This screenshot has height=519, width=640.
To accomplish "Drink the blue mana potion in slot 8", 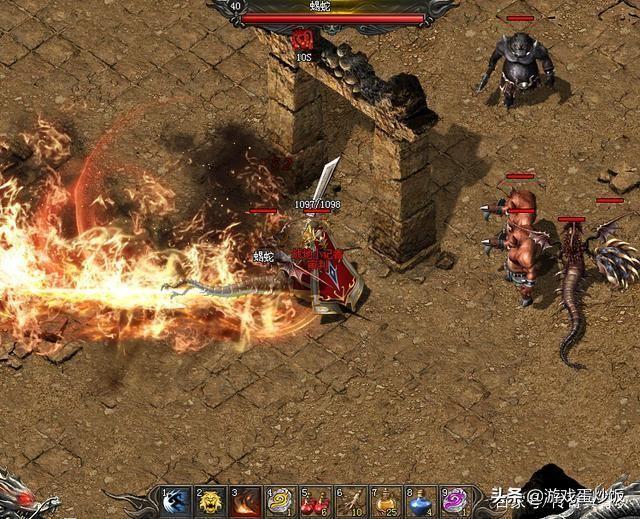I will pos(420,501).
